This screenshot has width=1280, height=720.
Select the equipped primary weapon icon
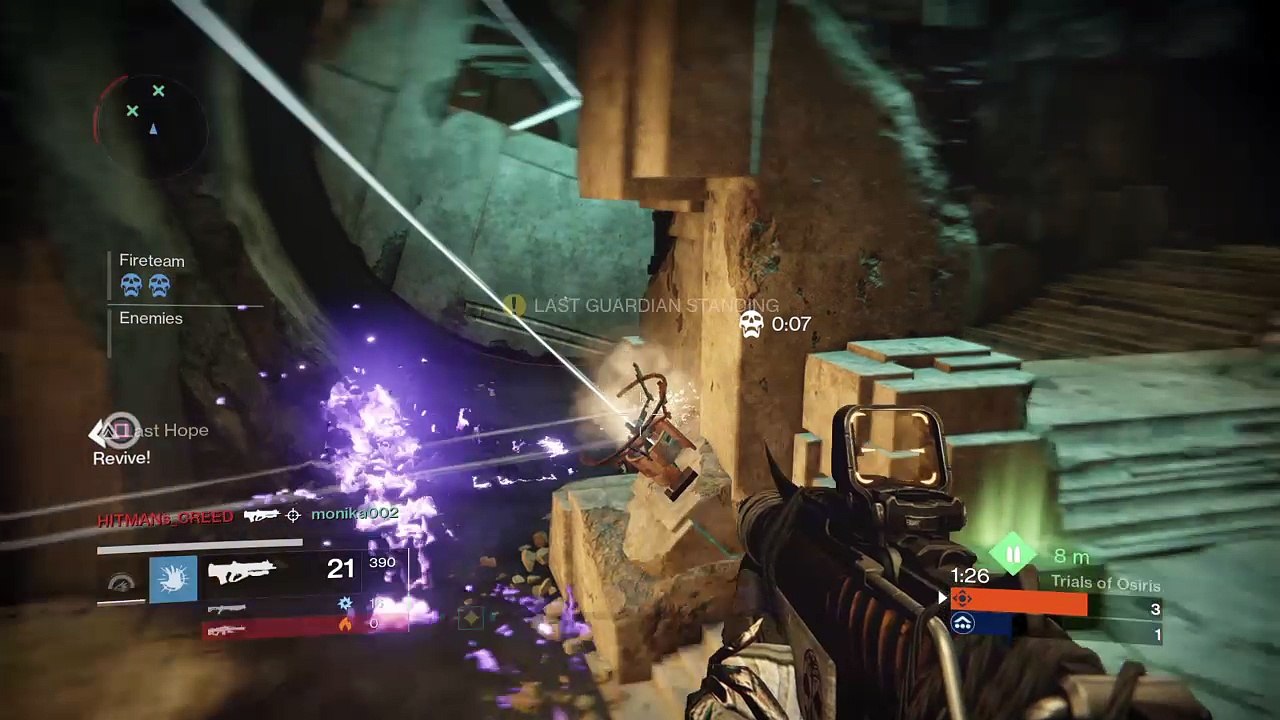pos(241,571)
